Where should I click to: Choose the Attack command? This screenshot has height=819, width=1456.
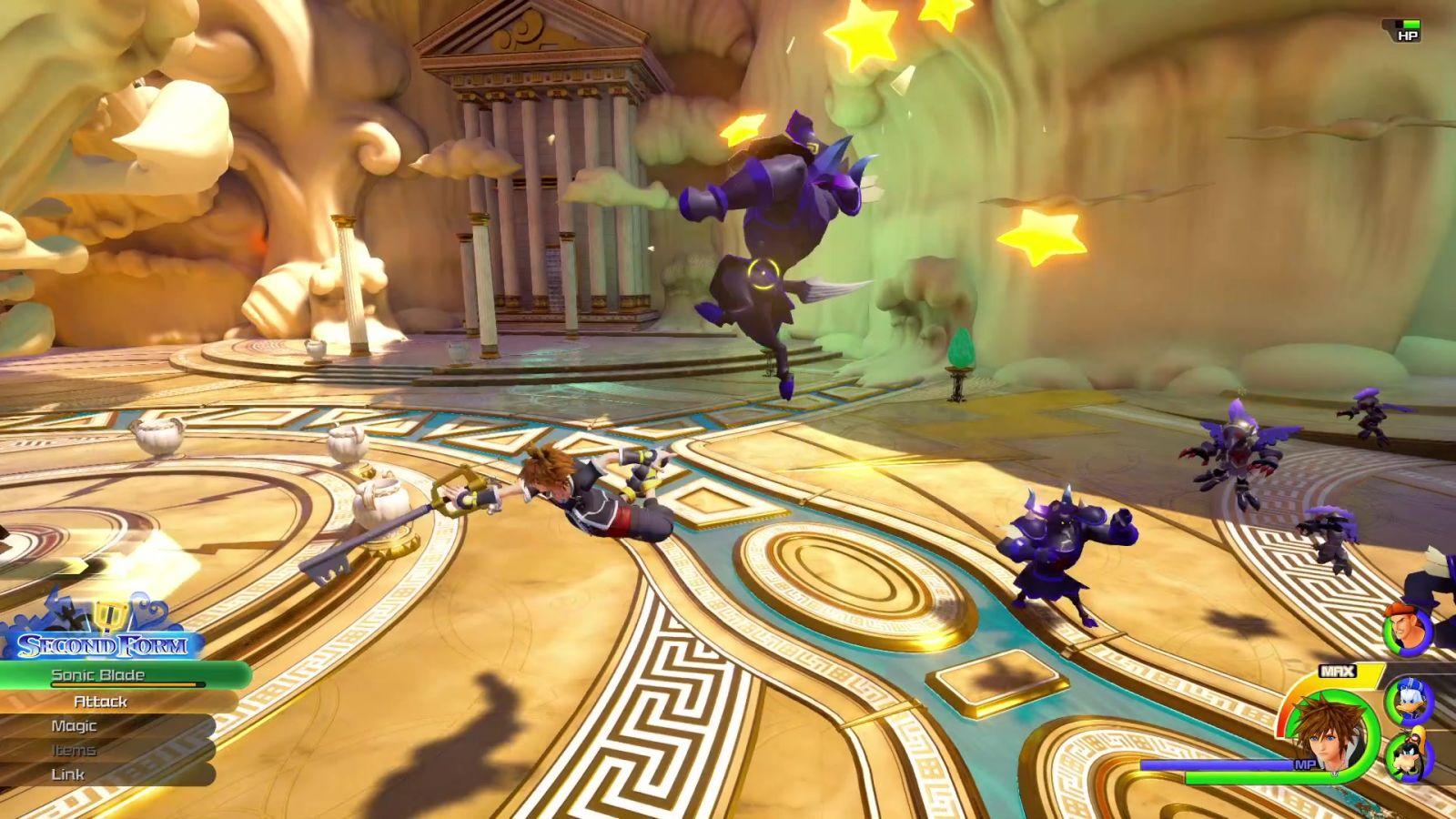[x=100, y=702]
